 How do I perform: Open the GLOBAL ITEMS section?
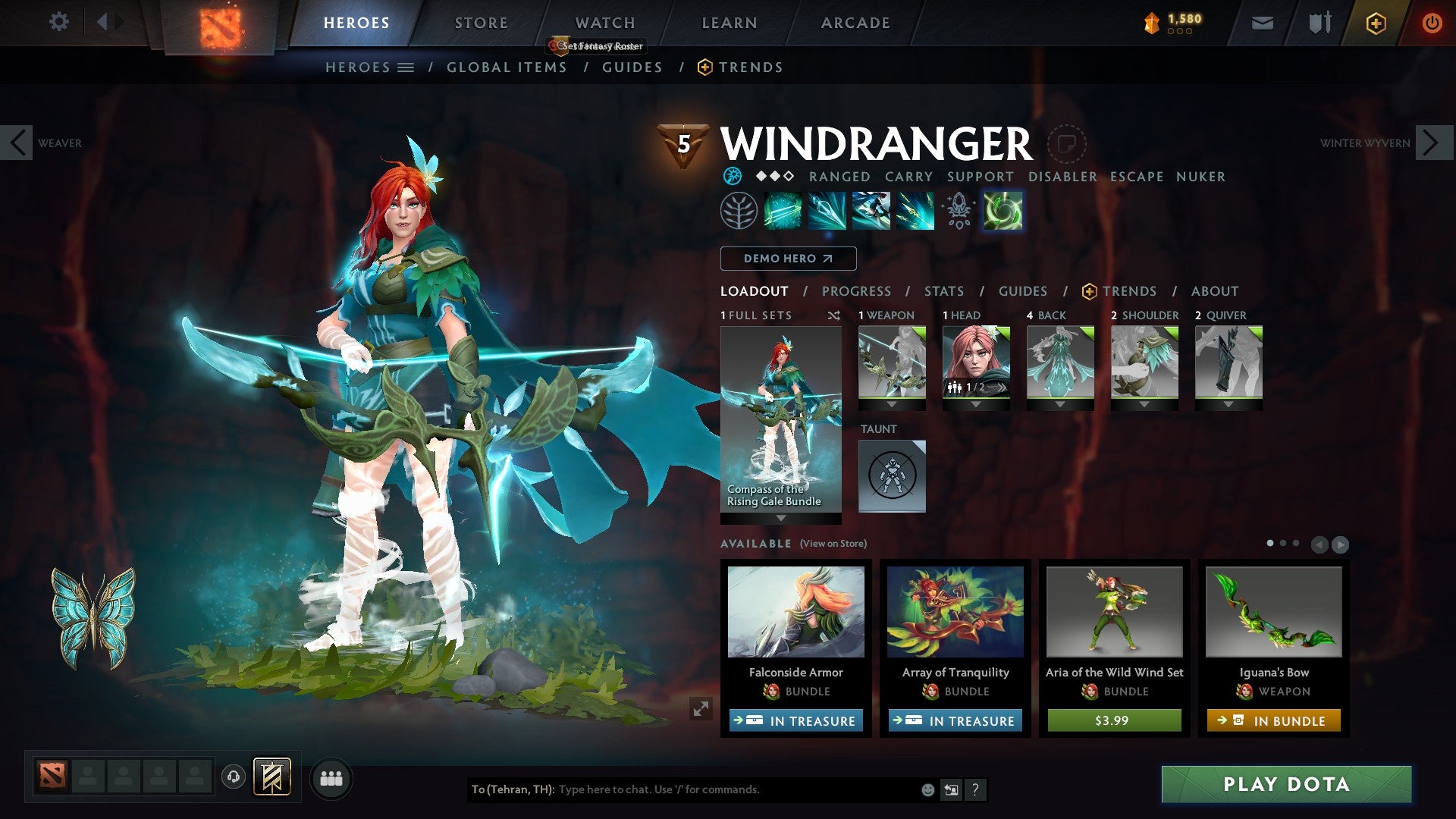pos(507,67)
